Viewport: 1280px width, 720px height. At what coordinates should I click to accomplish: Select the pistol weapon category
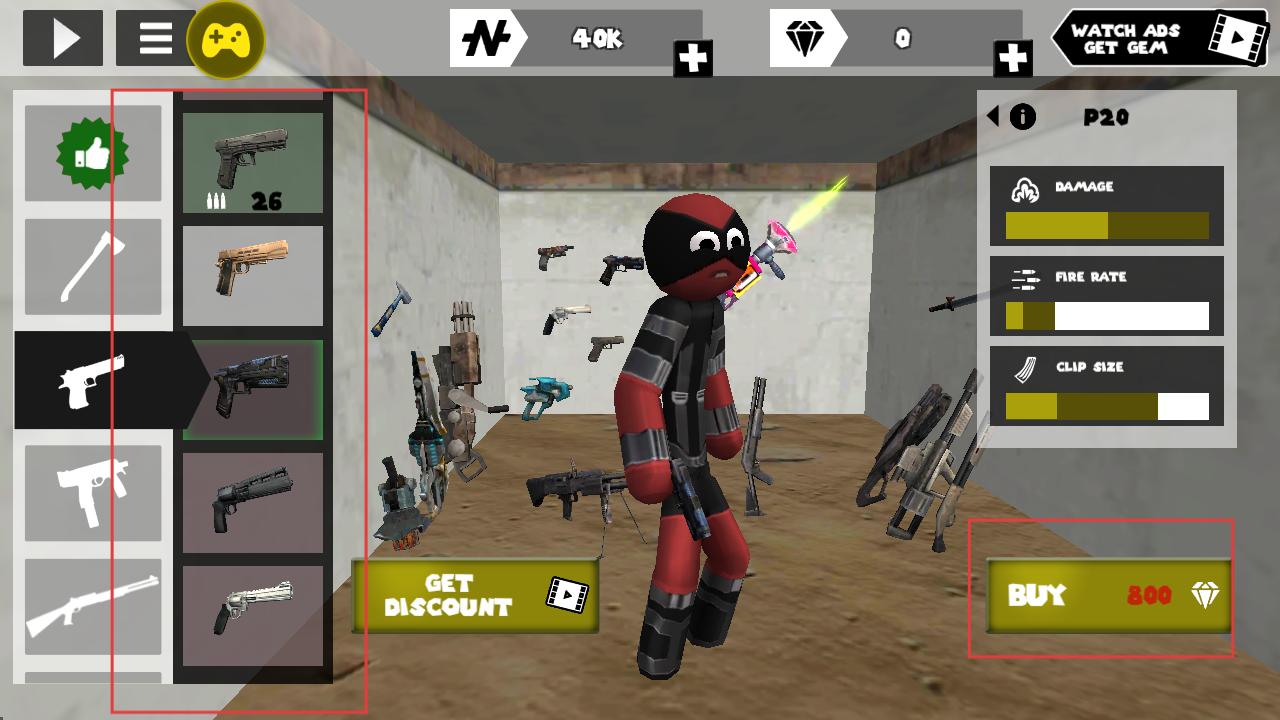92,381
